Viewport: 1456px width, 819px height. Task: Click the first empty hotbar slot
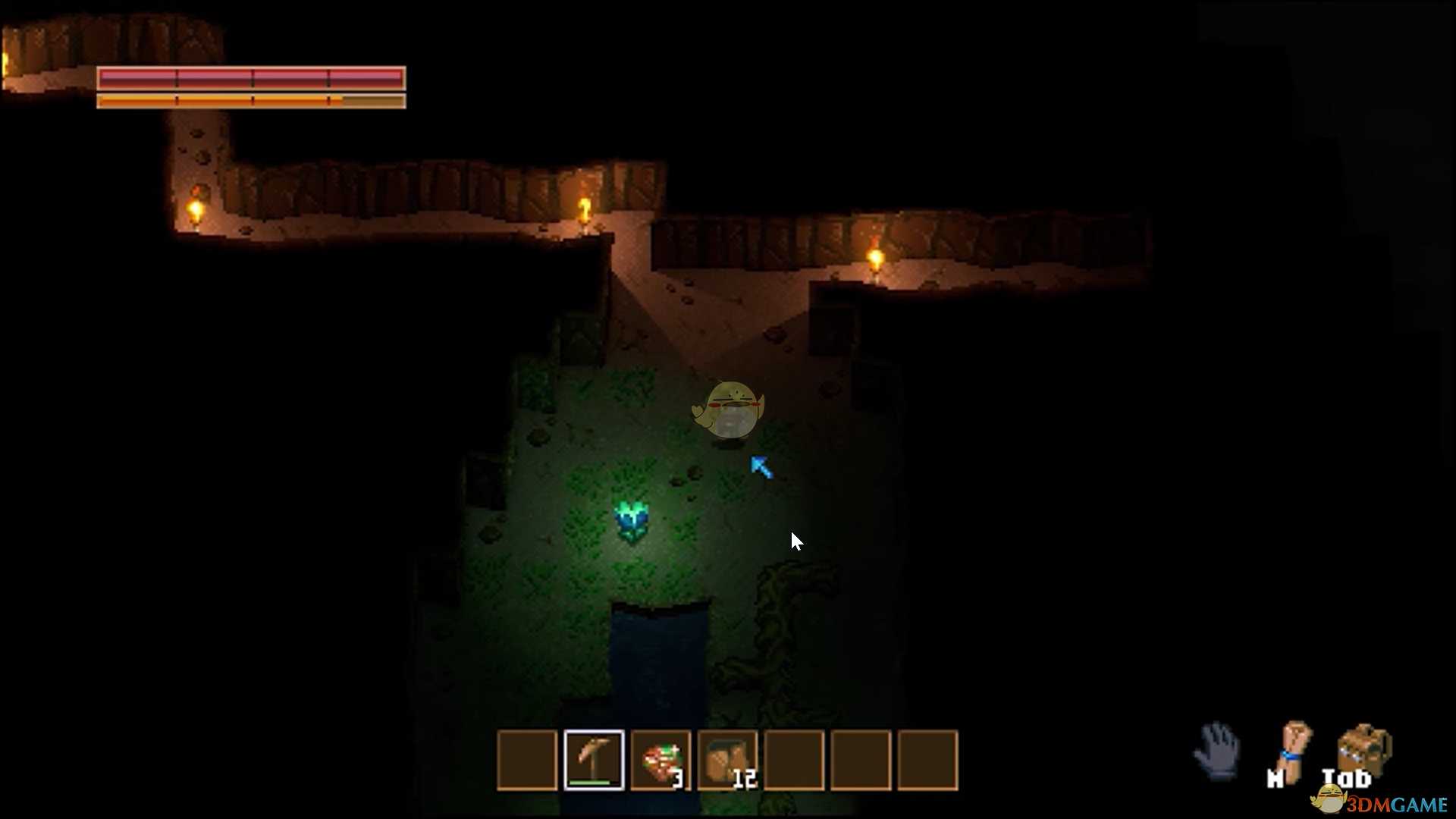[529, 761]
